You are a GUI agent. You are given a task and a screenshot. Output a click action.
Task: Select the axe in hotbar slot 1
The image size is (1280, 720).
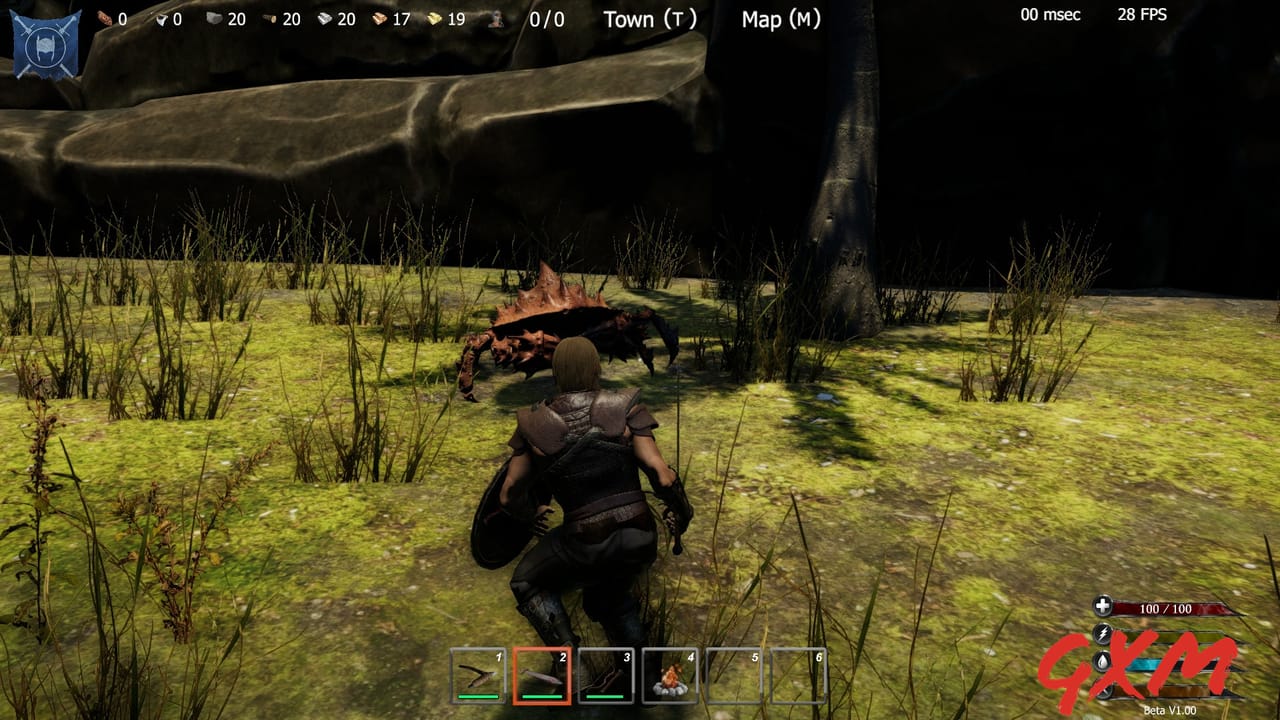point(480,676)
